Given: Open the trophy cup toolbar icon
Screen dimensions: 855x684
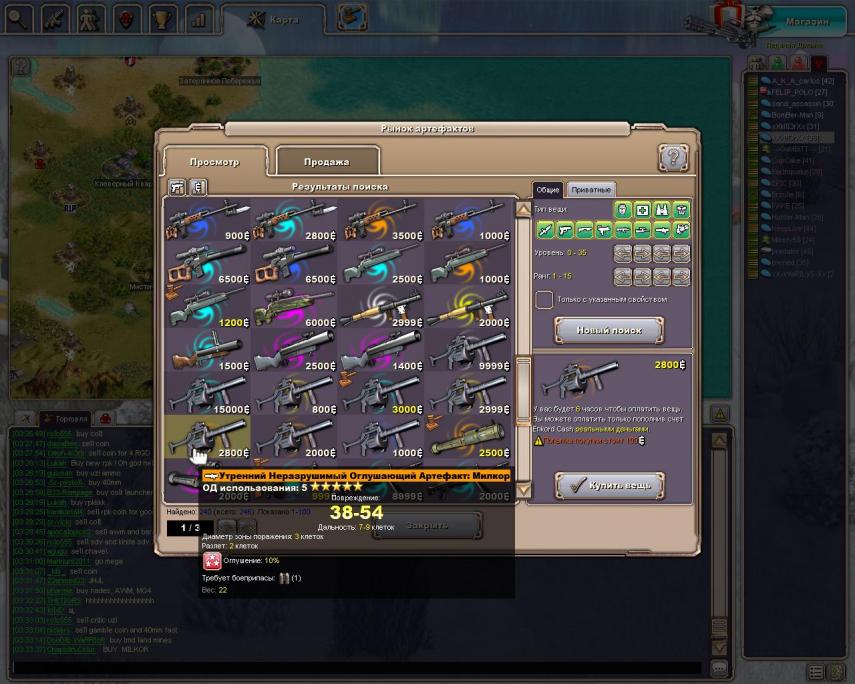Looking at the screenshot, I should [x=163, y=18].
